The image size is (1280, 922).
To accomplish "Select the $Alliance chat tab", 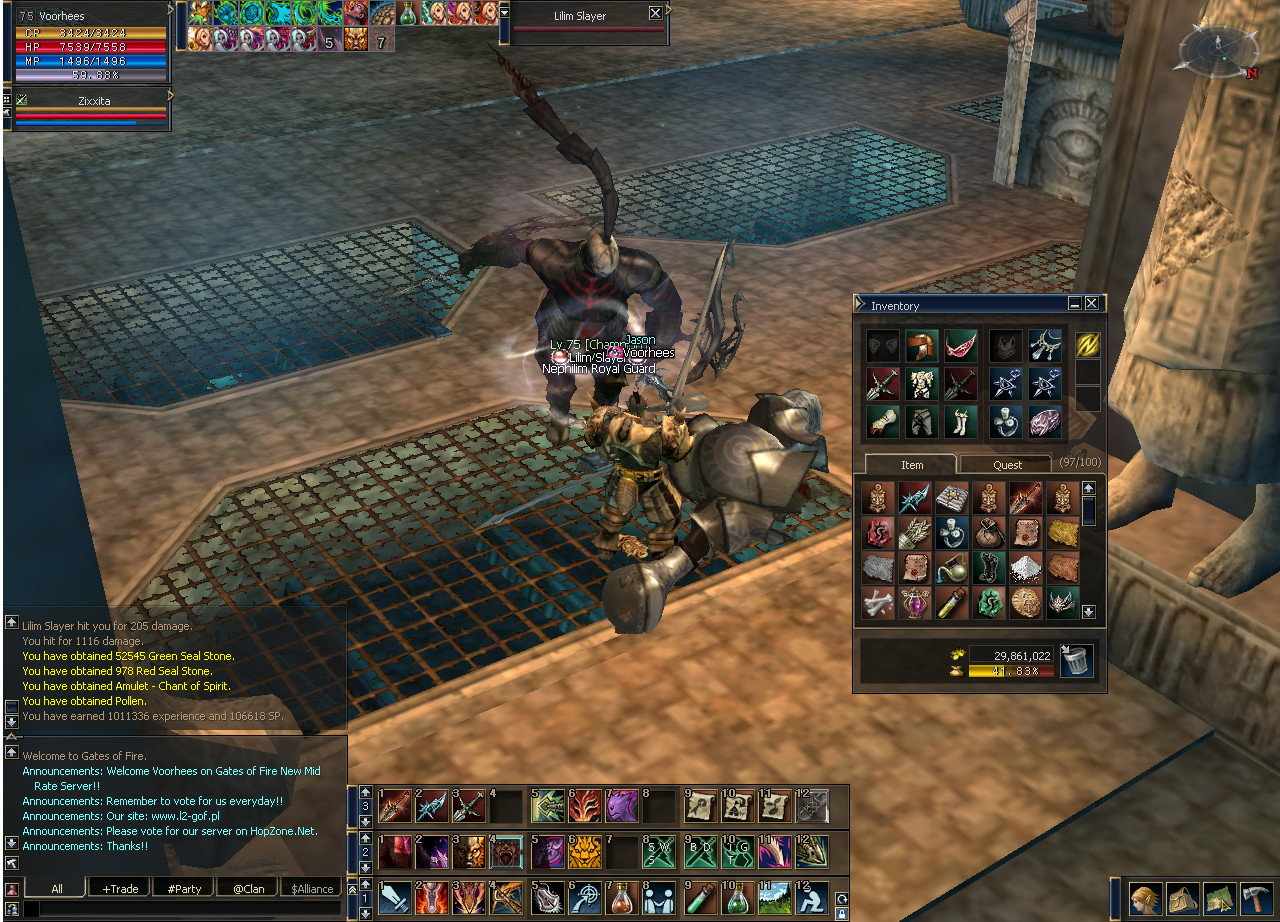I will (312, 888).
